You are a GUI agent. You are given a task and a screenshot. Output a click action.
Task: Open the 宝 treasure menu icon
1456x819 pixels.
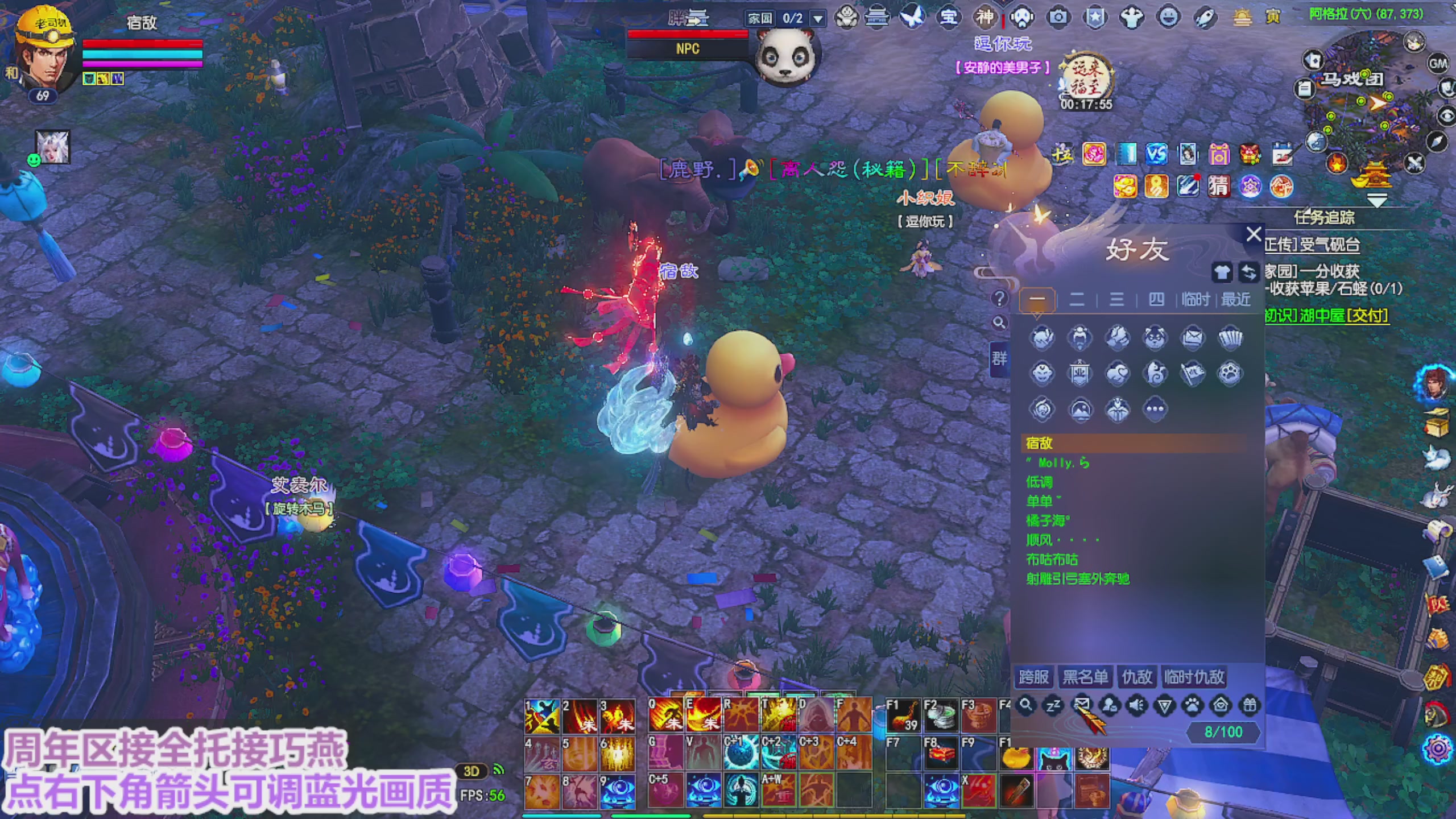click(x=948, y=17)
